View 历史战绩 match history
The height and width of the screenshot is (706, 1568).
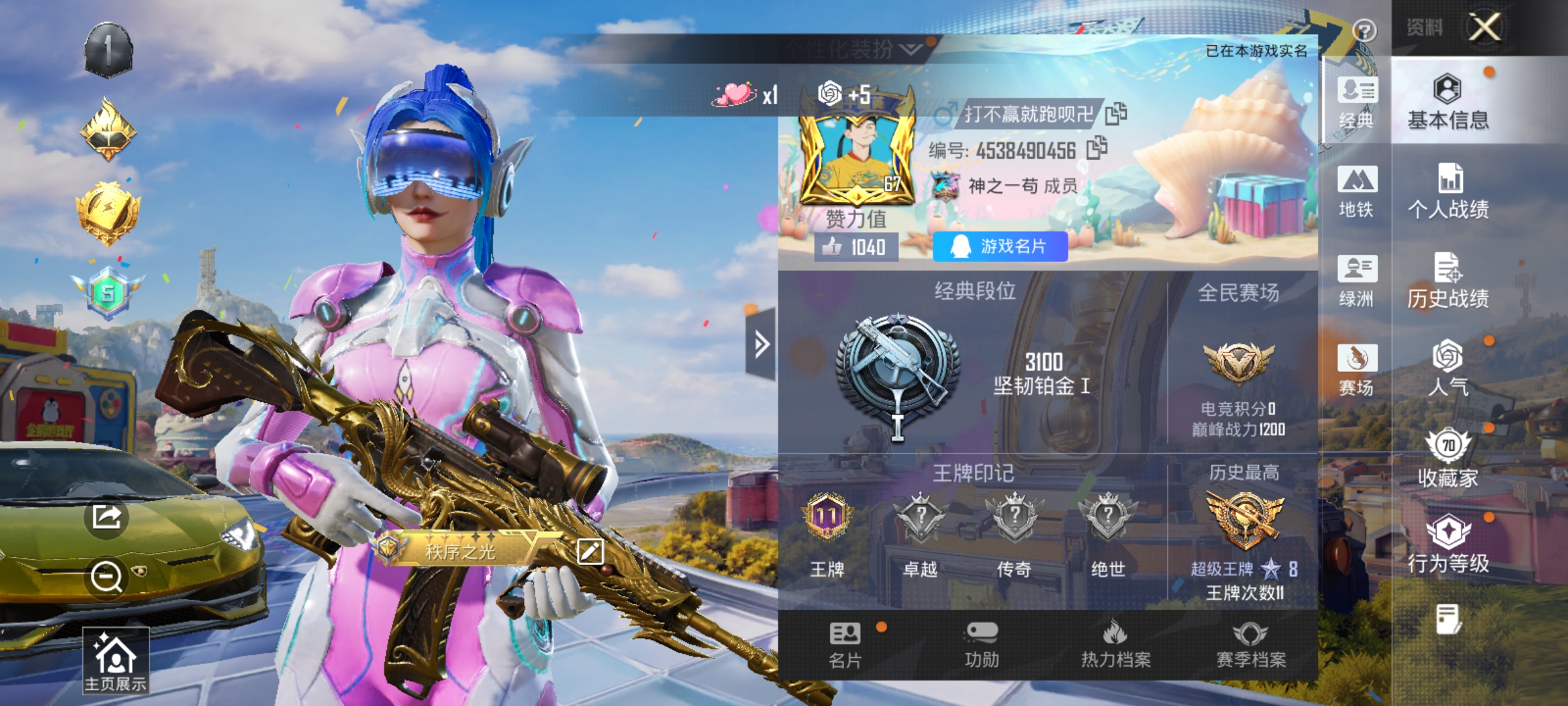click(x=1448, y=281)
